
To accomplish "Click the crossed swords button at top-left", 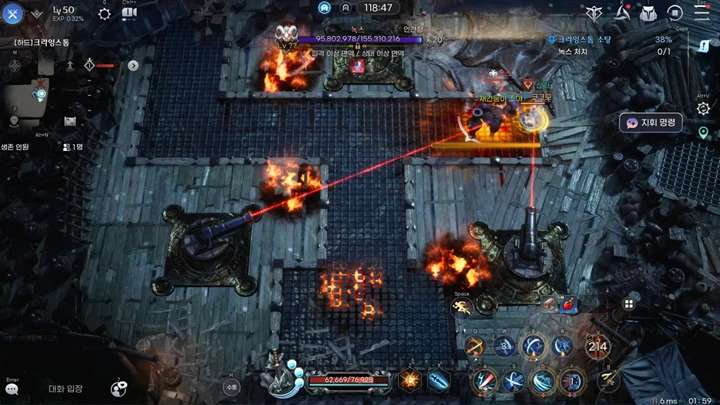I will (13, 14).
